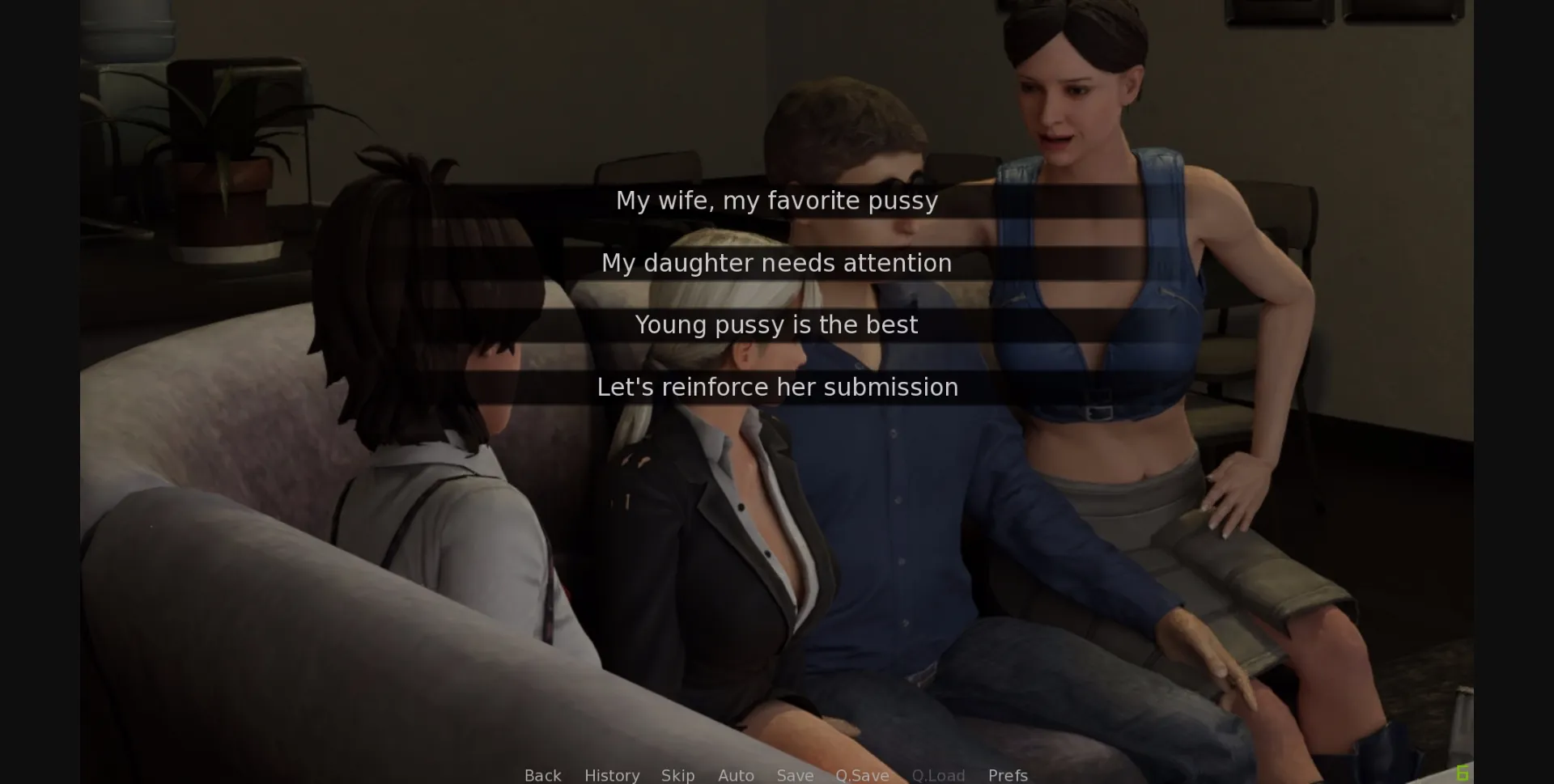Select 'Let's reinforce her submission'
Image resolution: width=1554 pixels, height=784 pixels.
pos(776,387)
